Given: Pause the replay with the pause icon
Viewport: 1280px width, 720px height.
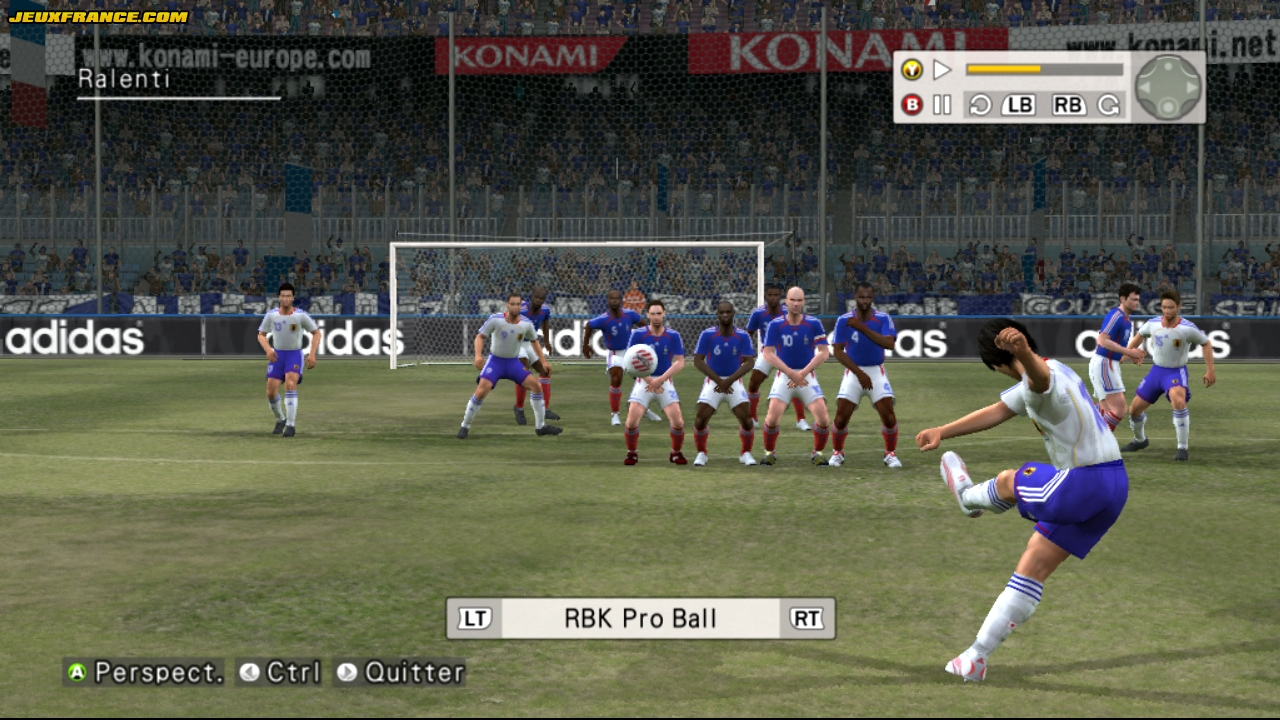Looking at the screenshot, I should [x=942, y=105].
